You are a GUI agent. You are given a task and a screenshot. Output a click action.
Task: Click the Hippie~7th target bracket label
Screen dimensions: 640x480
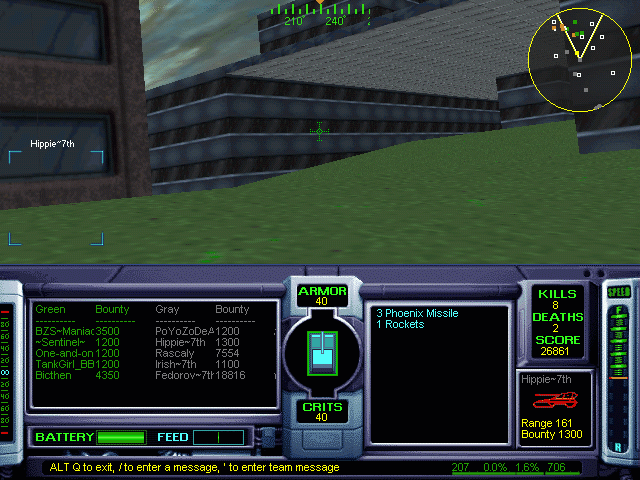coord(52,144)
